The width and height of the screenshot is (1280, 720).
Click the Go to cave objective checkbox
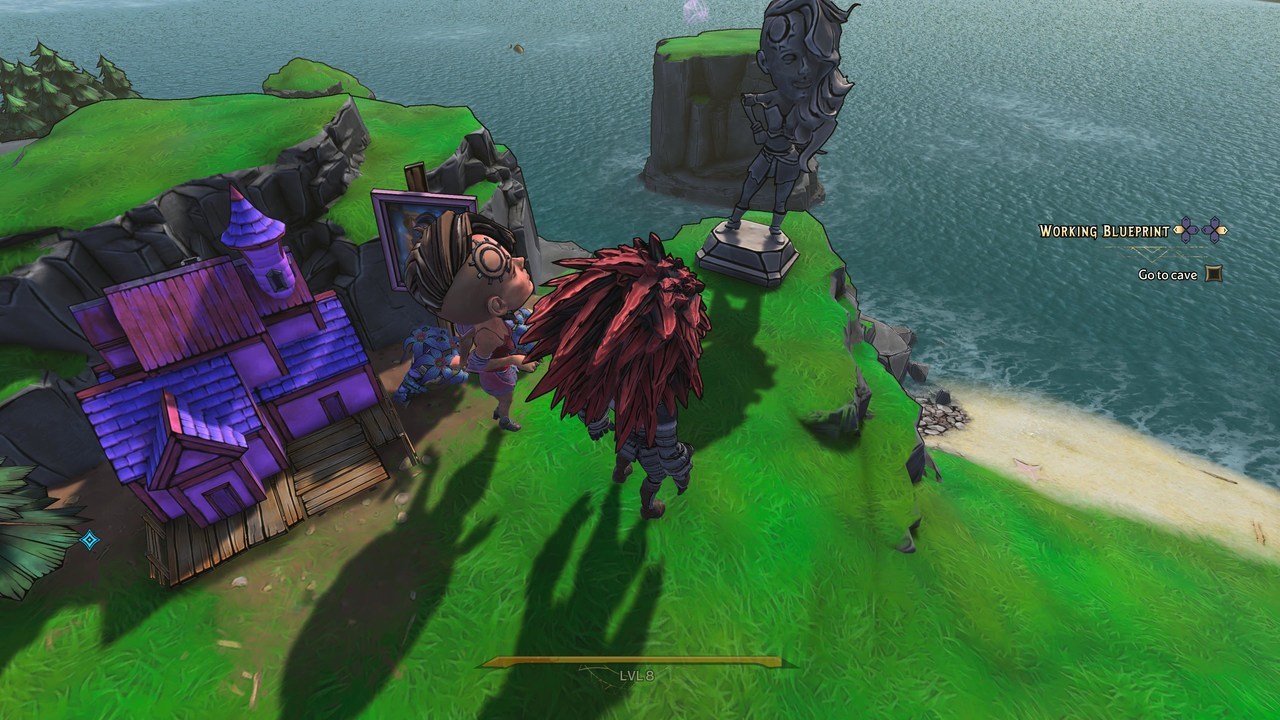(1213, 273)
